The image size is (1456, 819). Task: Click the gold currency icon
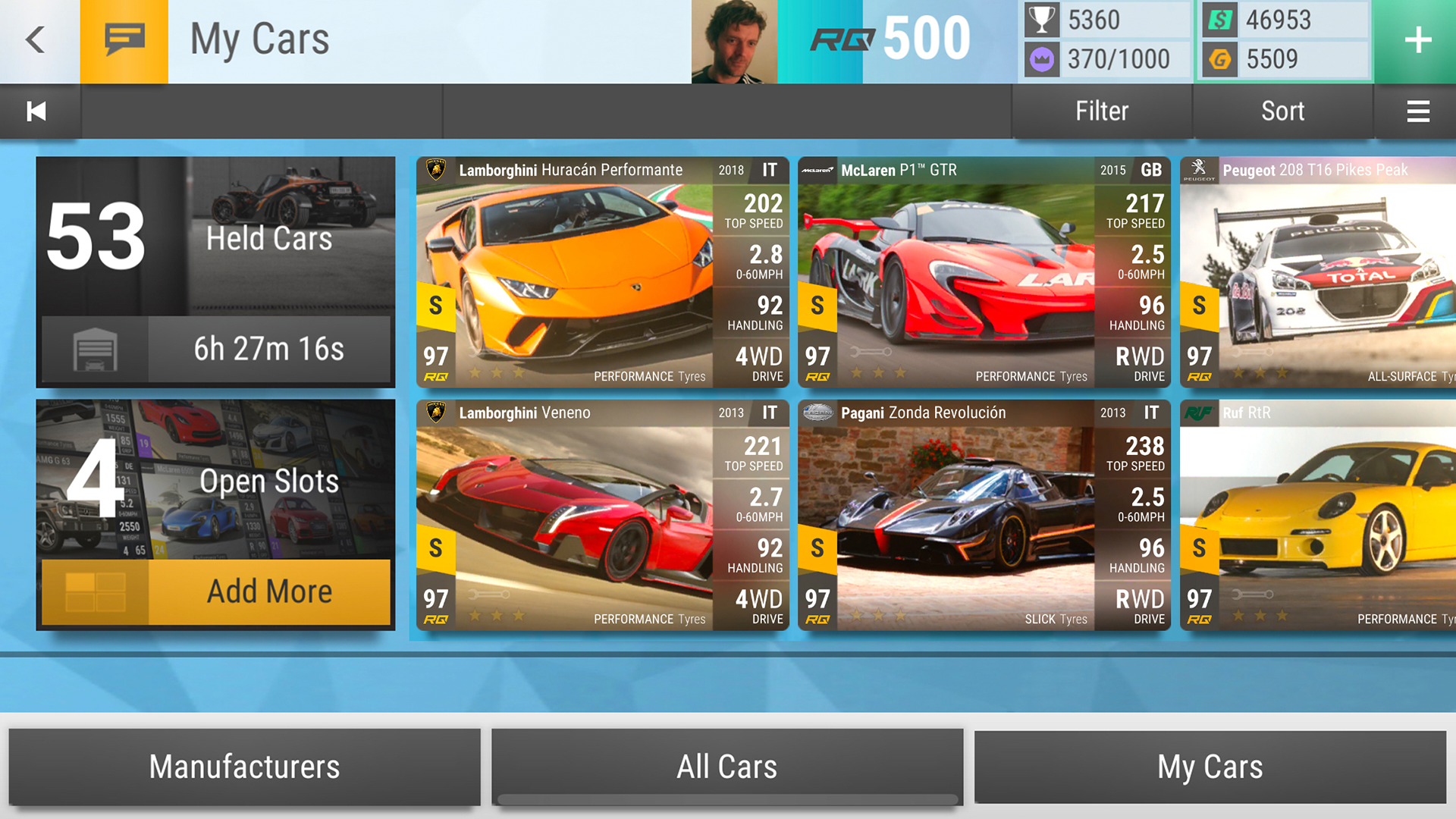1219,59
